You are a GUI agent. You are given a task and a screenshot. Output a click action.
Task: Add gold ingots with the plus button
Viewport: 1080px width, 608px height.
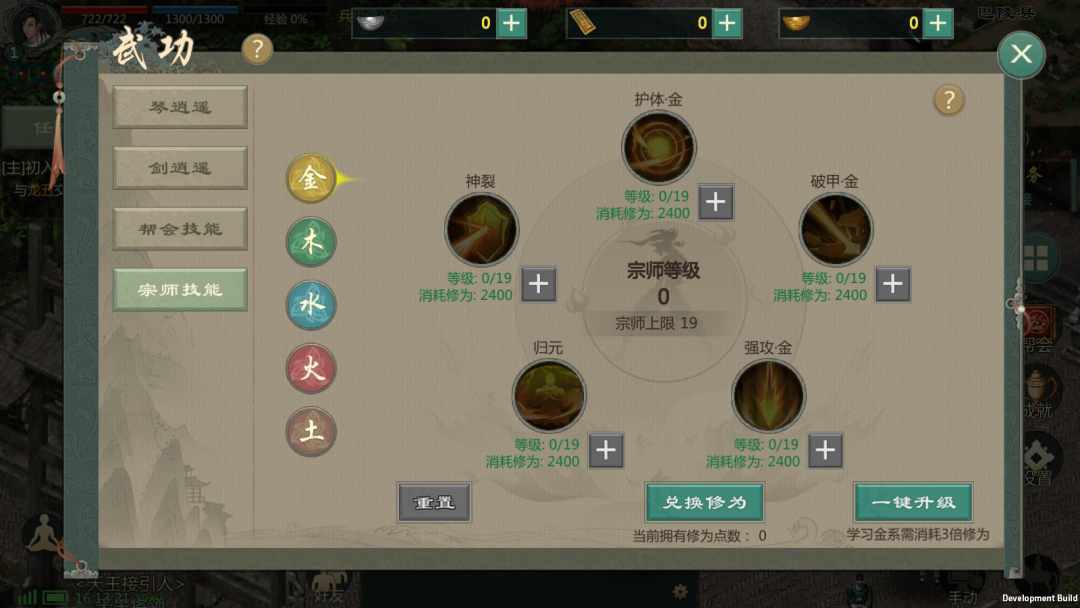click(938, 23)
